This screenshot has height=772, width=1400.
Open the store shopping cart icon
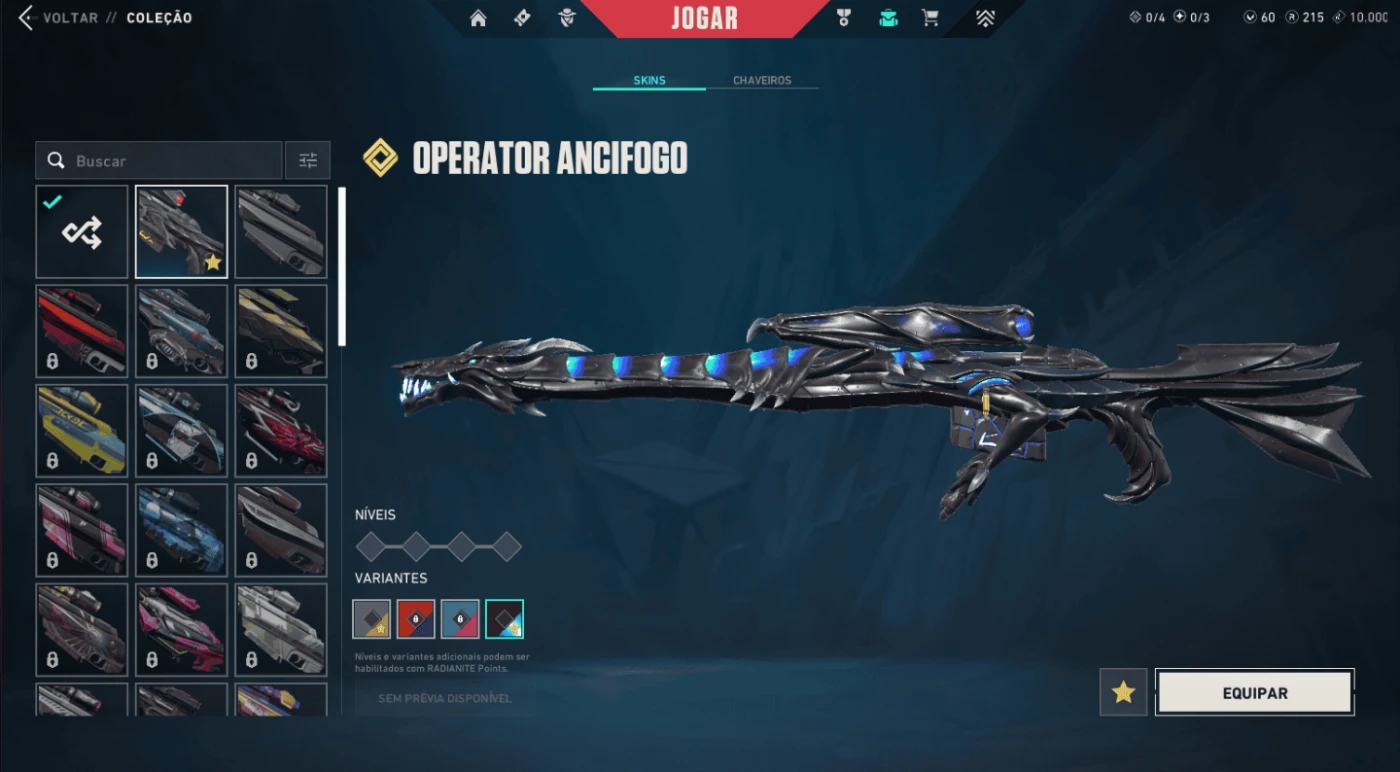[x=930, y=18]
